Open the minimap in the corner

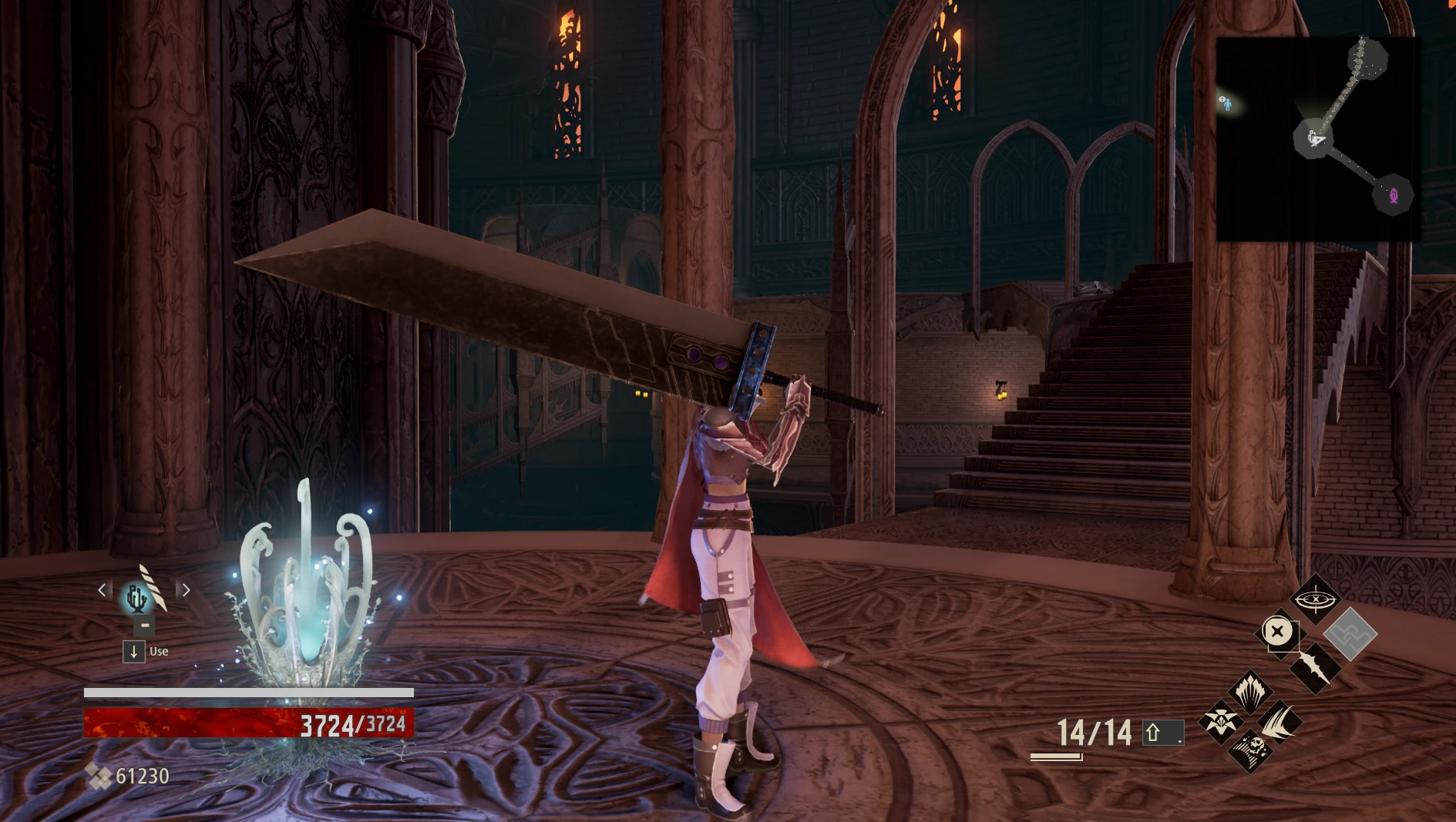pos(1316,139)
